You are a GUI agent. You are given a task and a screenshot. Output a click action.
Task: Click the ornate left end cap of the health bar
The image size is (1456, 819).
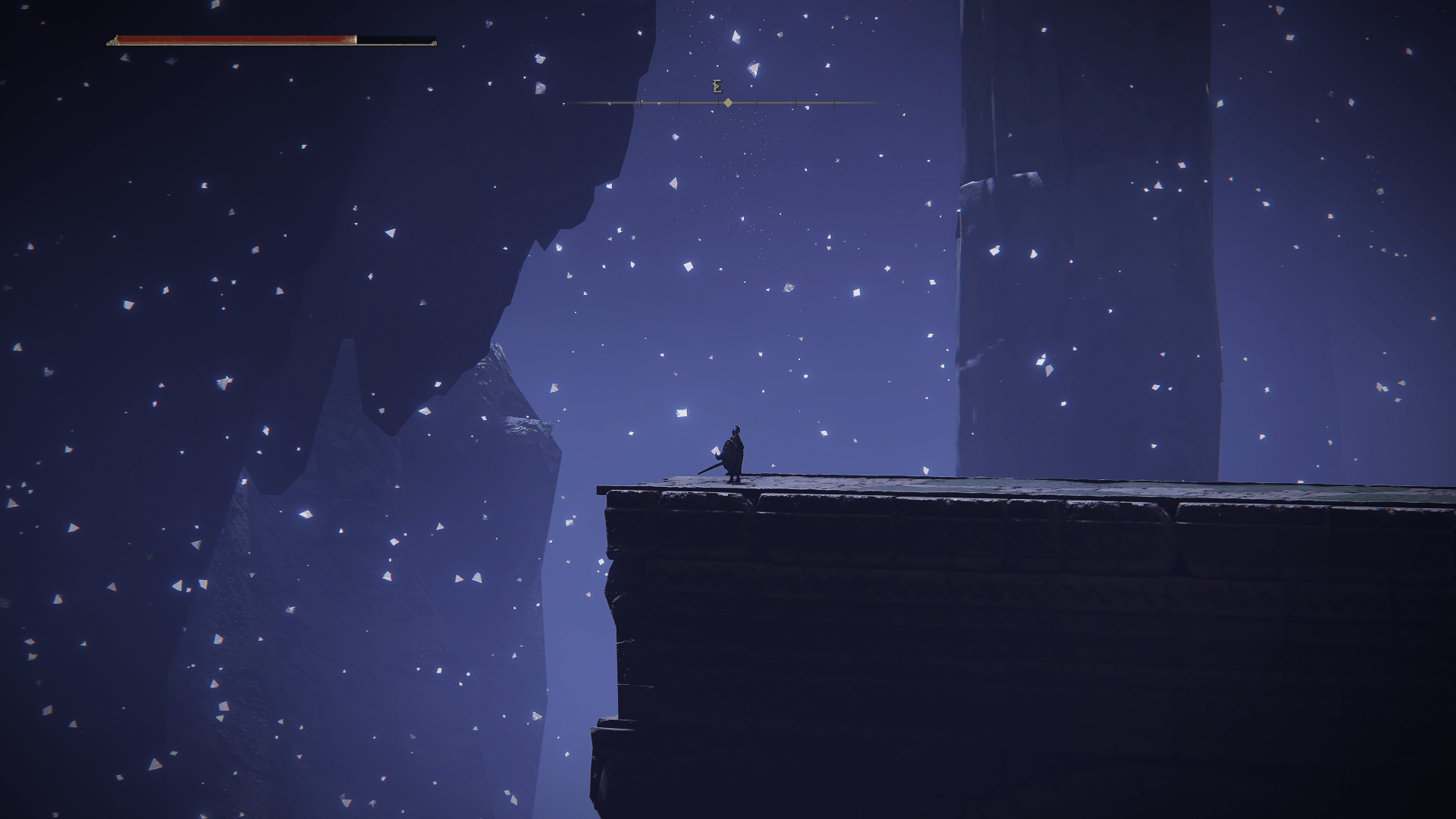pyautogui.click(x=114, y=40)
